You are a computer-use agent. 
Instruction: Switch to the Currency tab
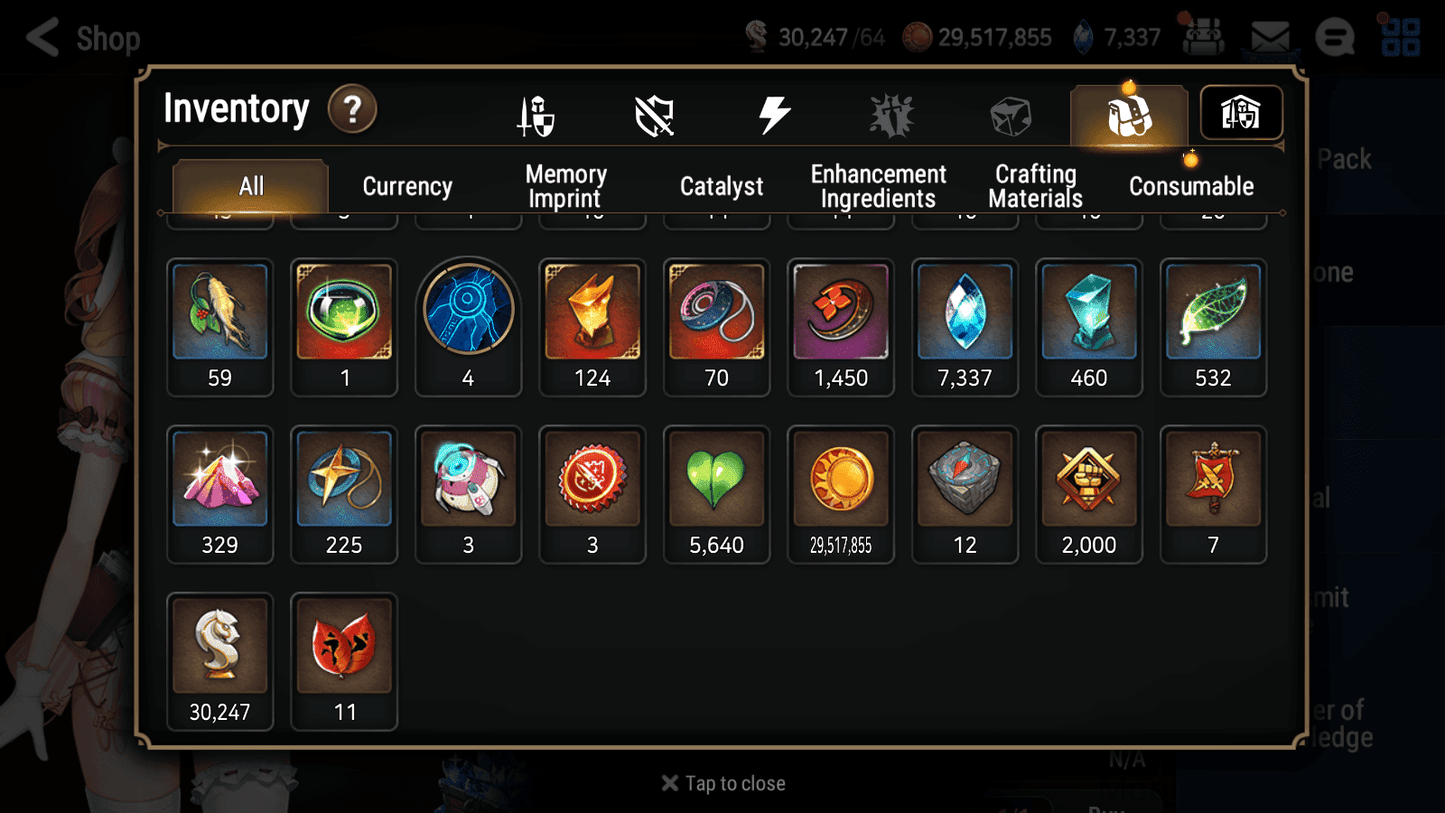(407, 185)
